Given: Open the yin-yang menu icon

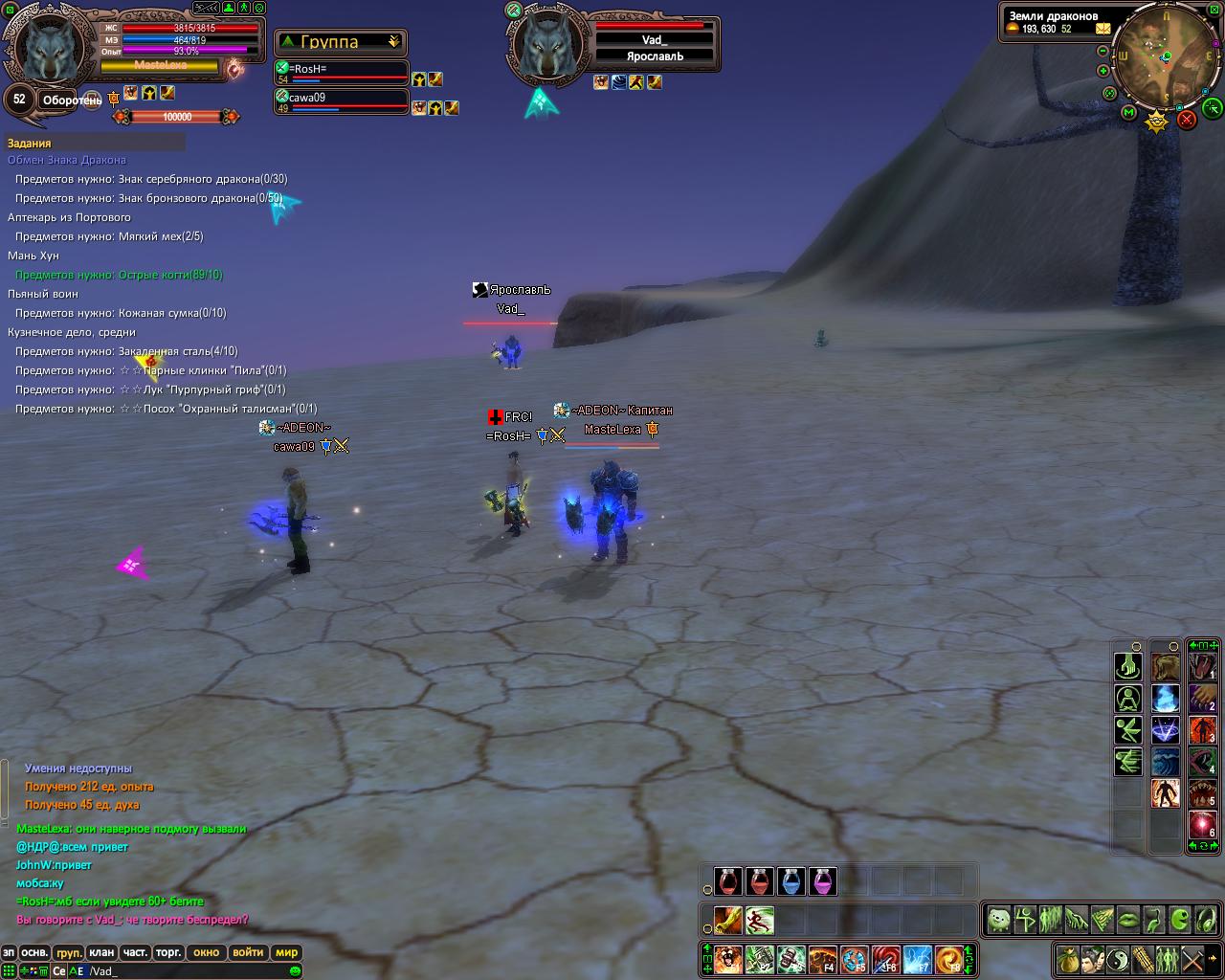Looking at the screenshot, I should point(1118,958).
